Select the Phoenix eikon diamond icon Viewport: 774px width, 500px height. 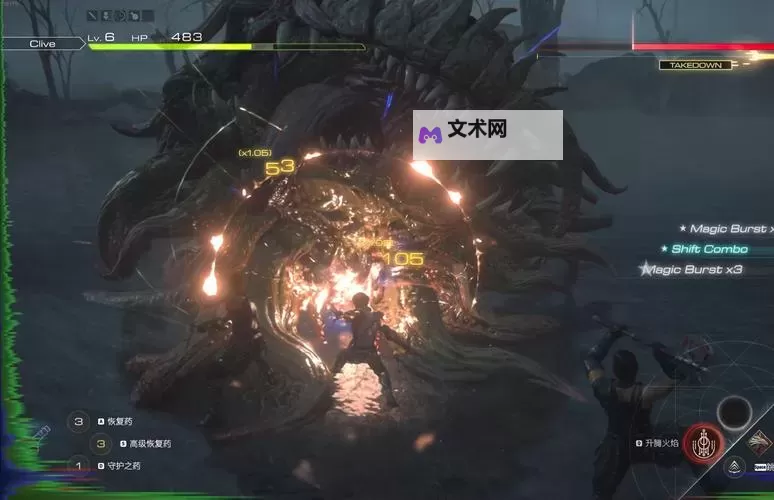[759, 441]
